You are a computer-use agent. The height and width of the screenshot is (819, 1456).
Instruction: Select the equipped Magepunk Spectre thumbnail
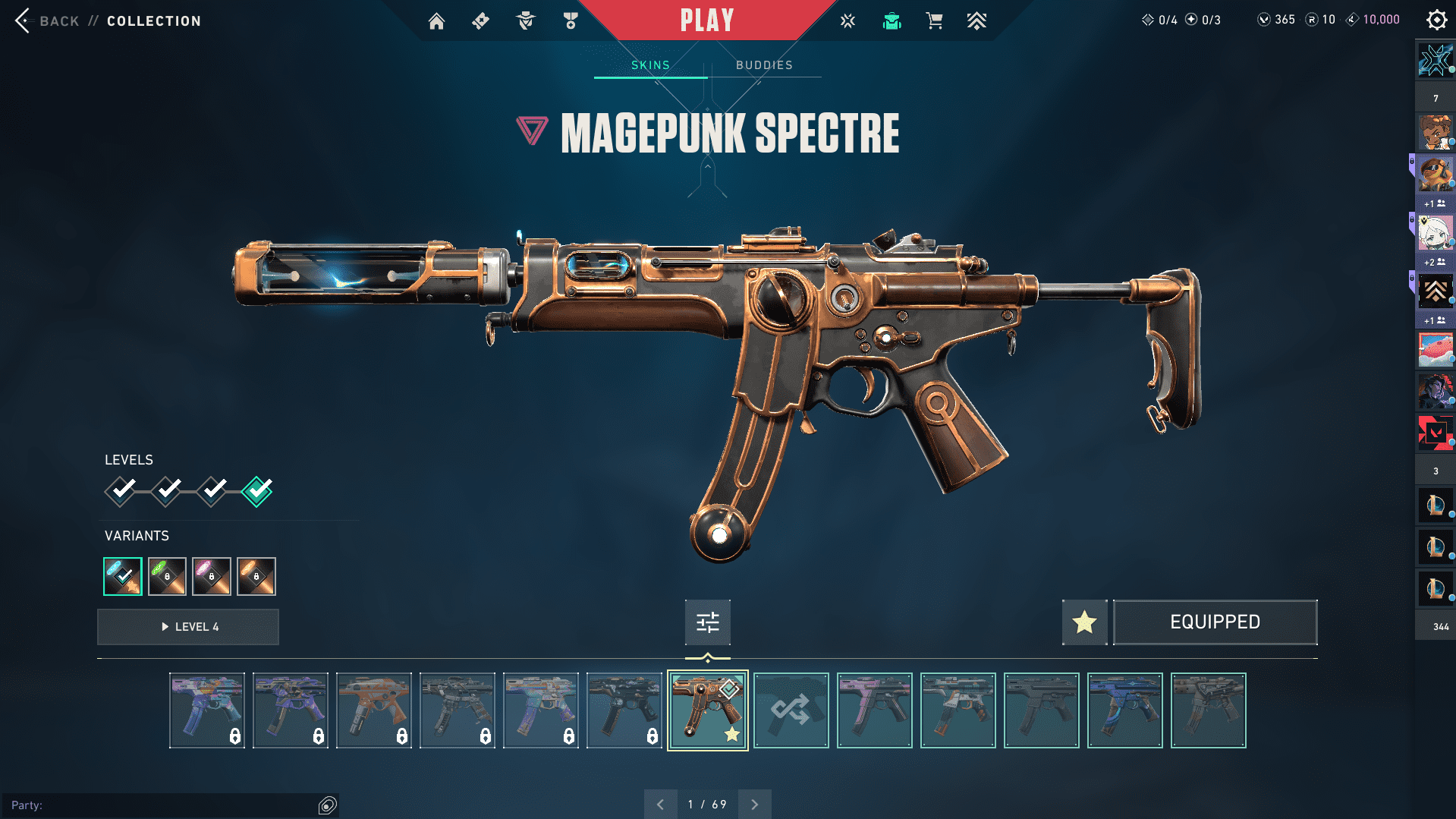[707, 710]
